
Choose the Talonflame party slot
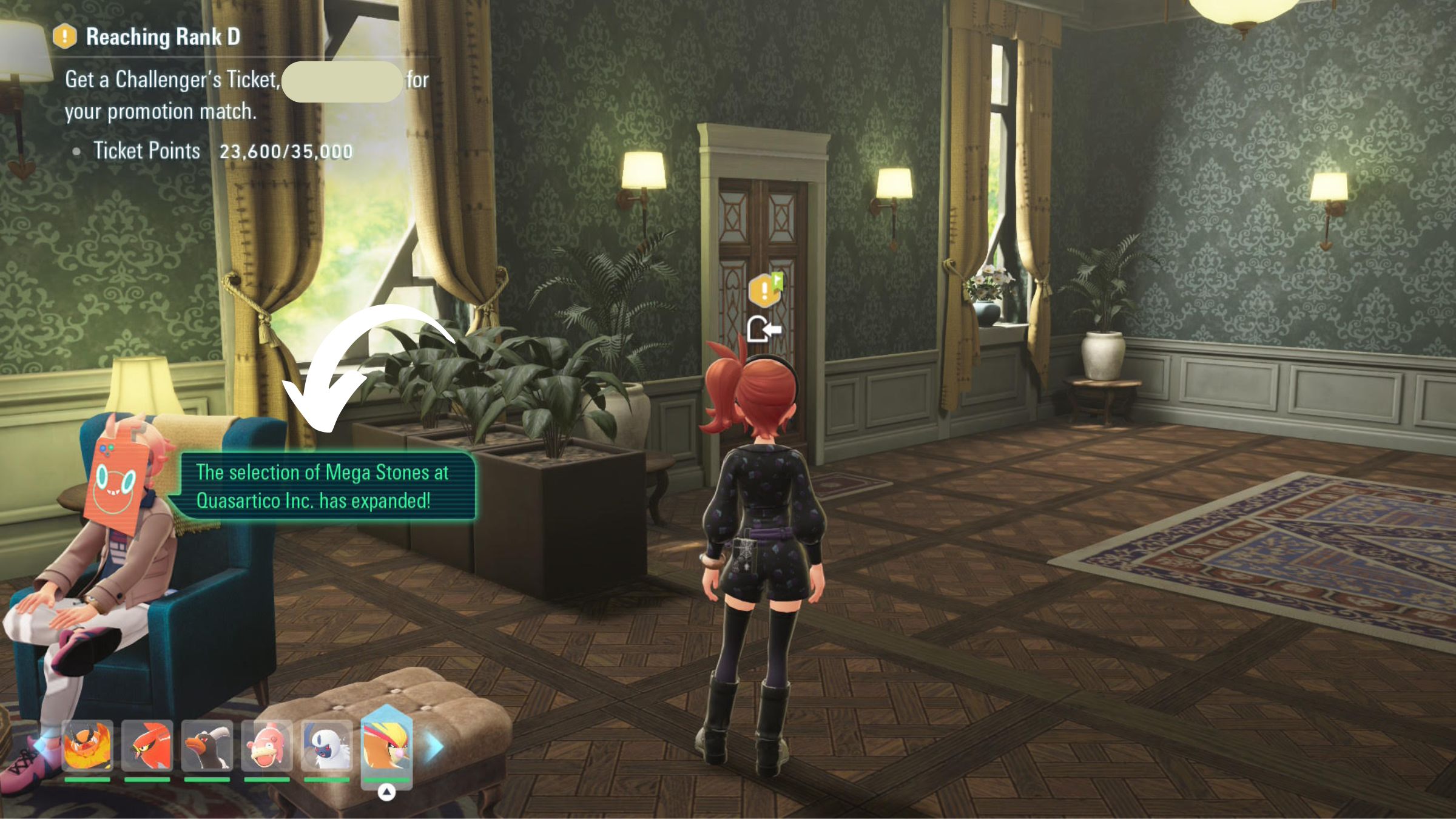click(x=147, y=746)
